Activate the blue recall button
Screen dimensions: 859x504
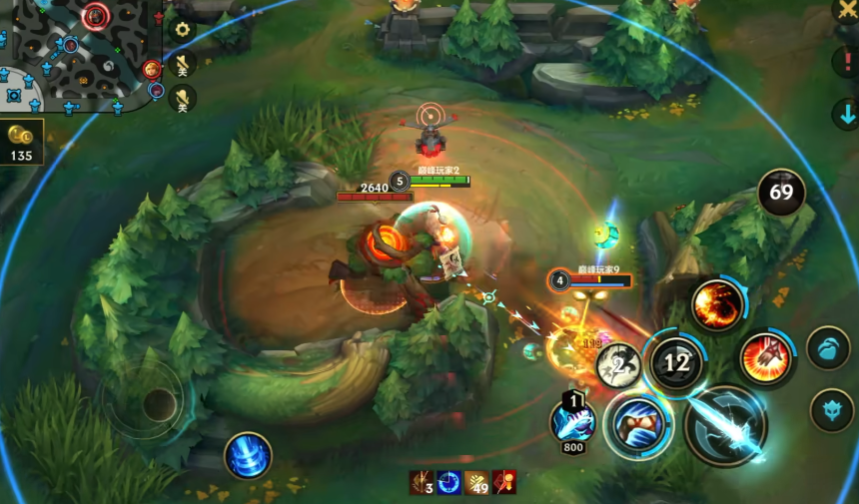[247, 456]
